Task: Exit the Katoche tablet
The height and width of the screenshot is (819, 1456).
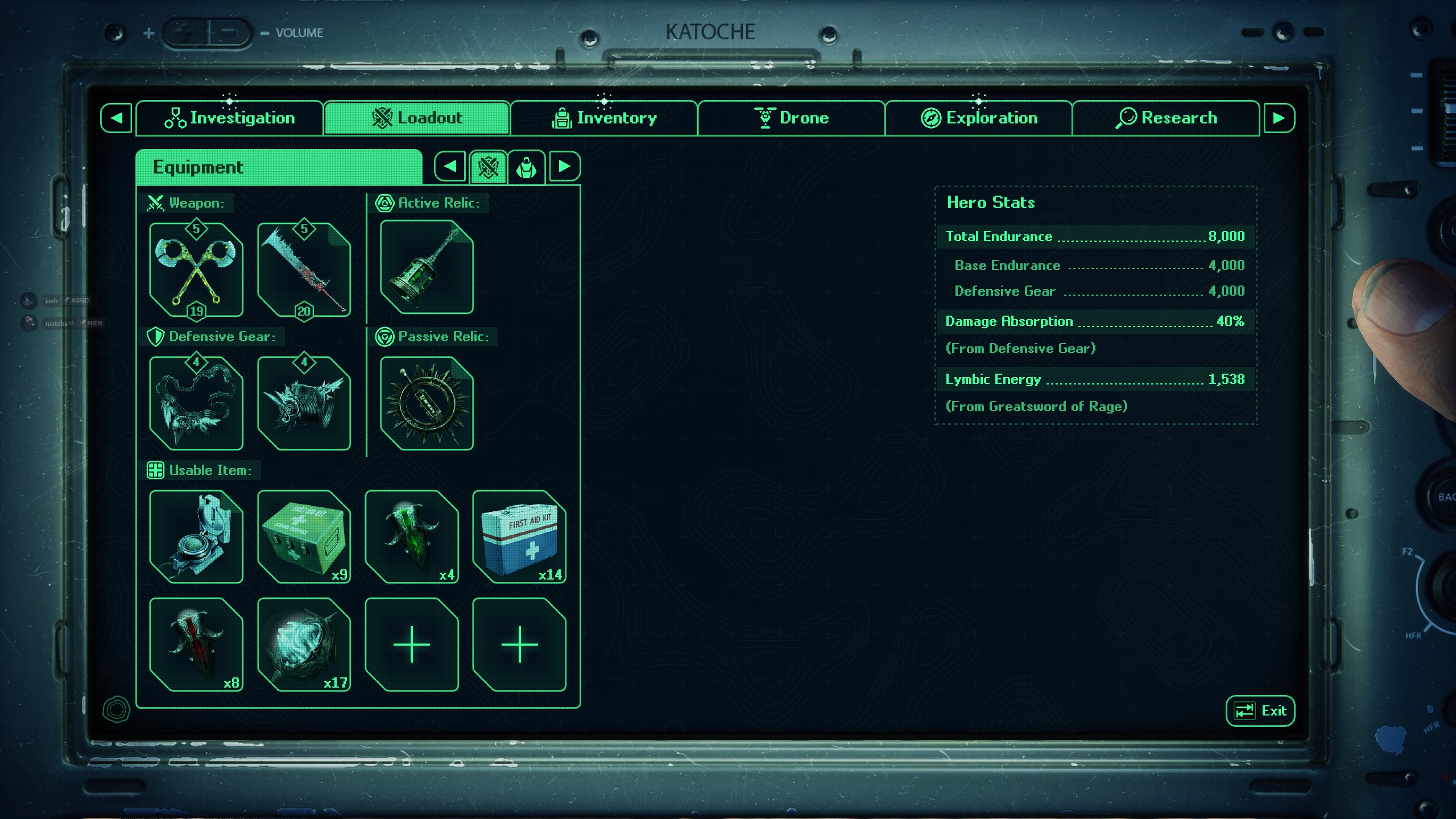Action: point(1260,711)
